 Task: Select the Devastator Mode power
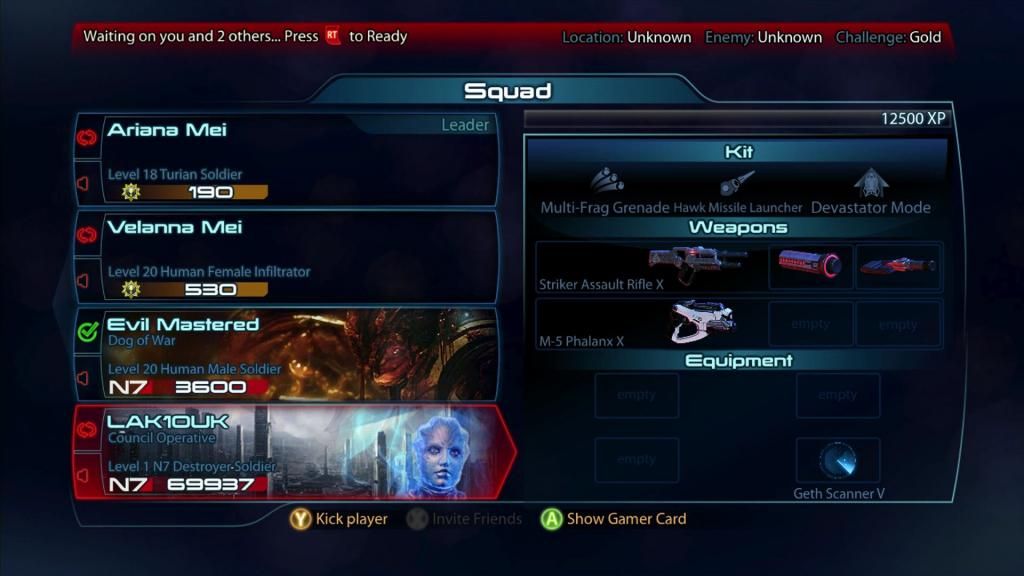click(870, 194)
